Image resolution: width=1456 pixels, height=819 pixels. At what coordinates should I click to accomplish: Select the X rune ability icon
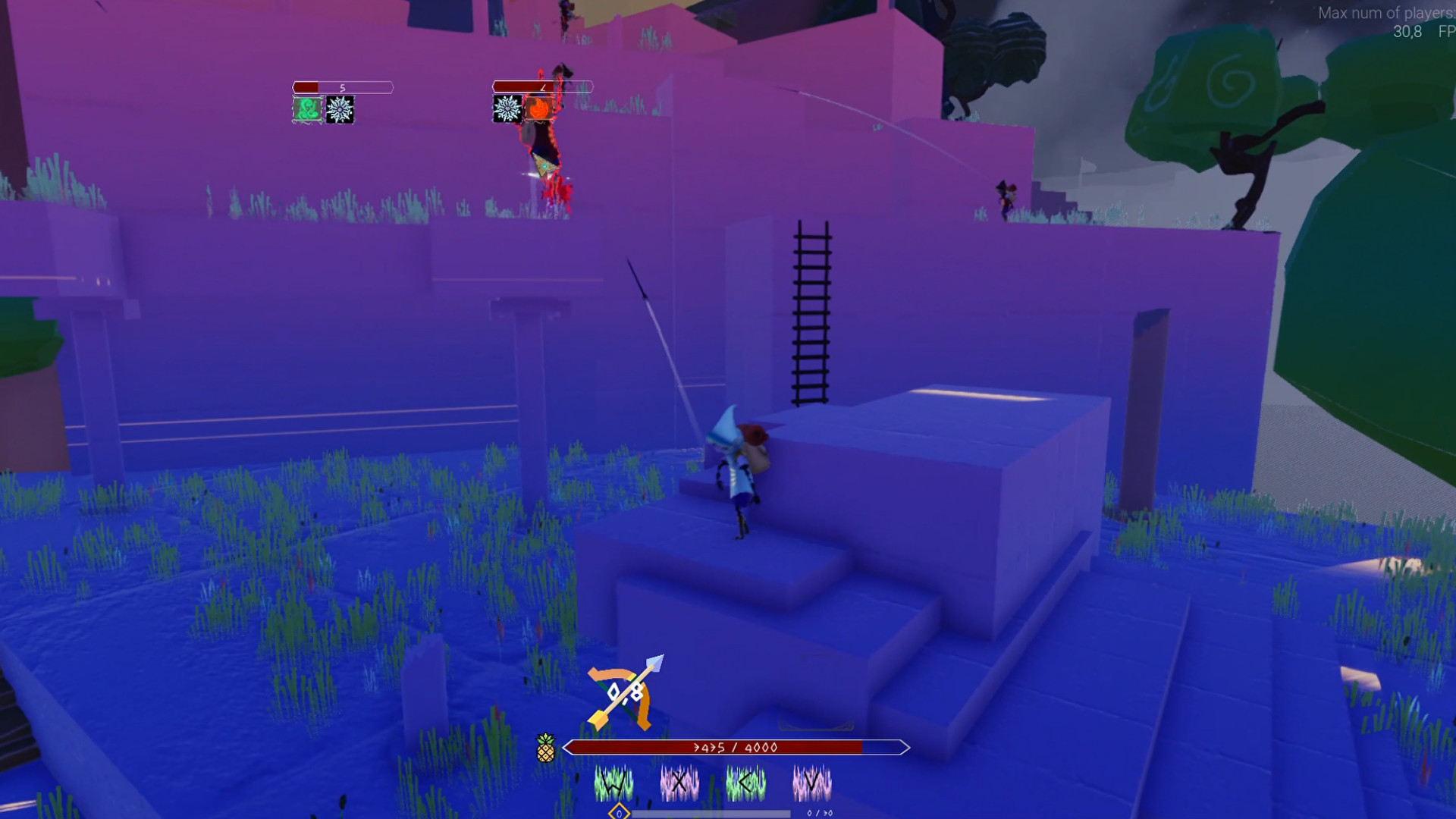coord(680,783)
